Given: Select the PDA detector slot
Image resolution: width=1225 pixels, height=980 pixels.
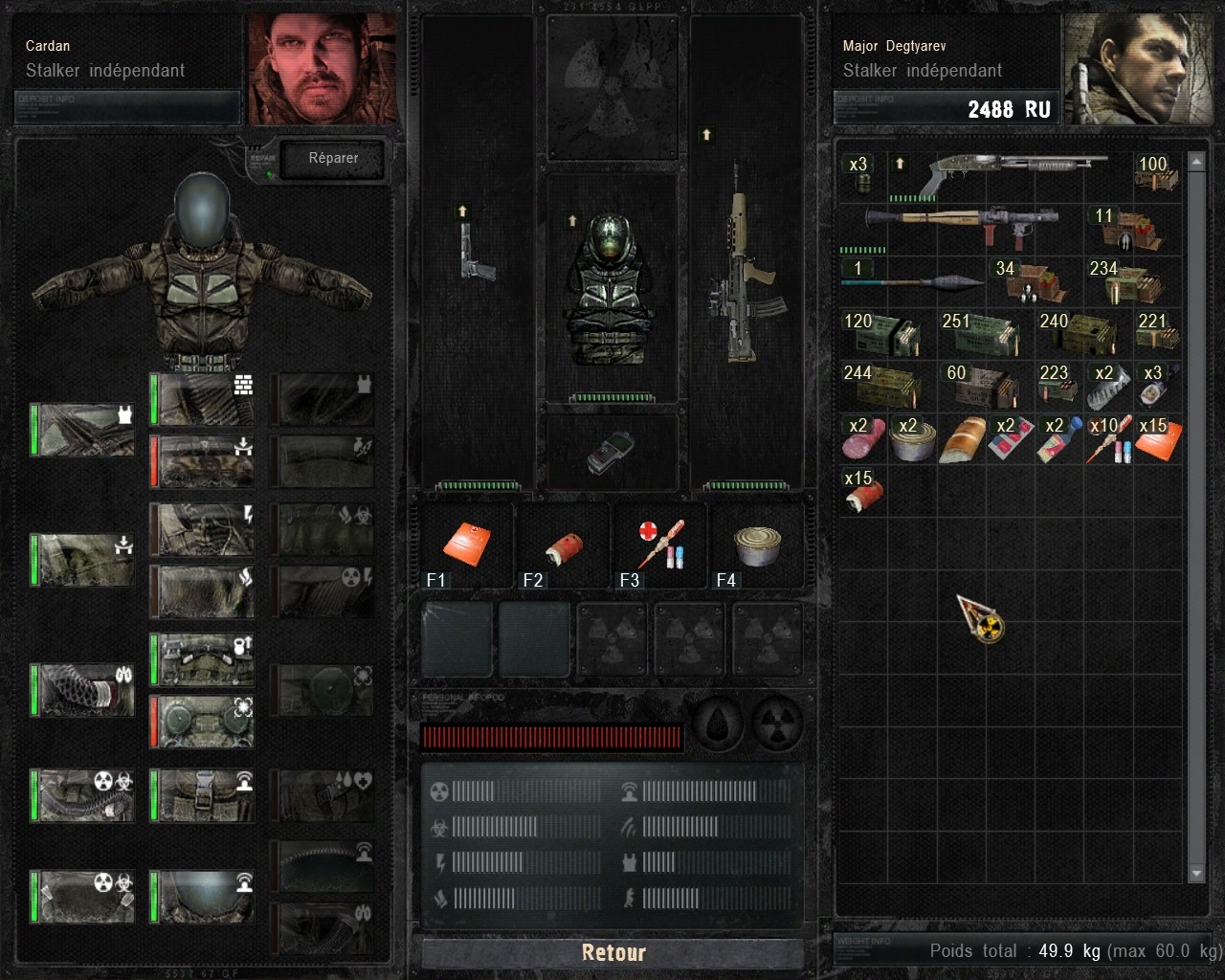Looking at the screenshot, I should pos(611,452).
